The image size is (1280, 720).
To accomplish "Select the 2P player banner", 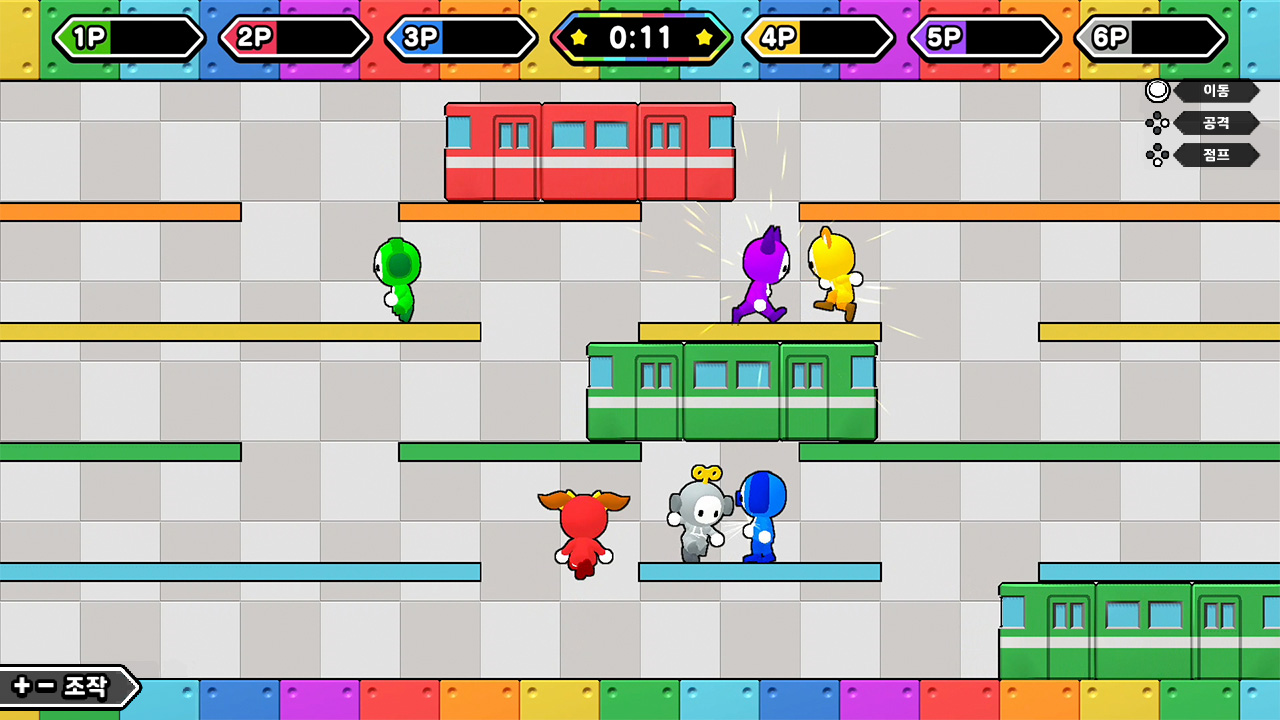I will pos(295,38).
